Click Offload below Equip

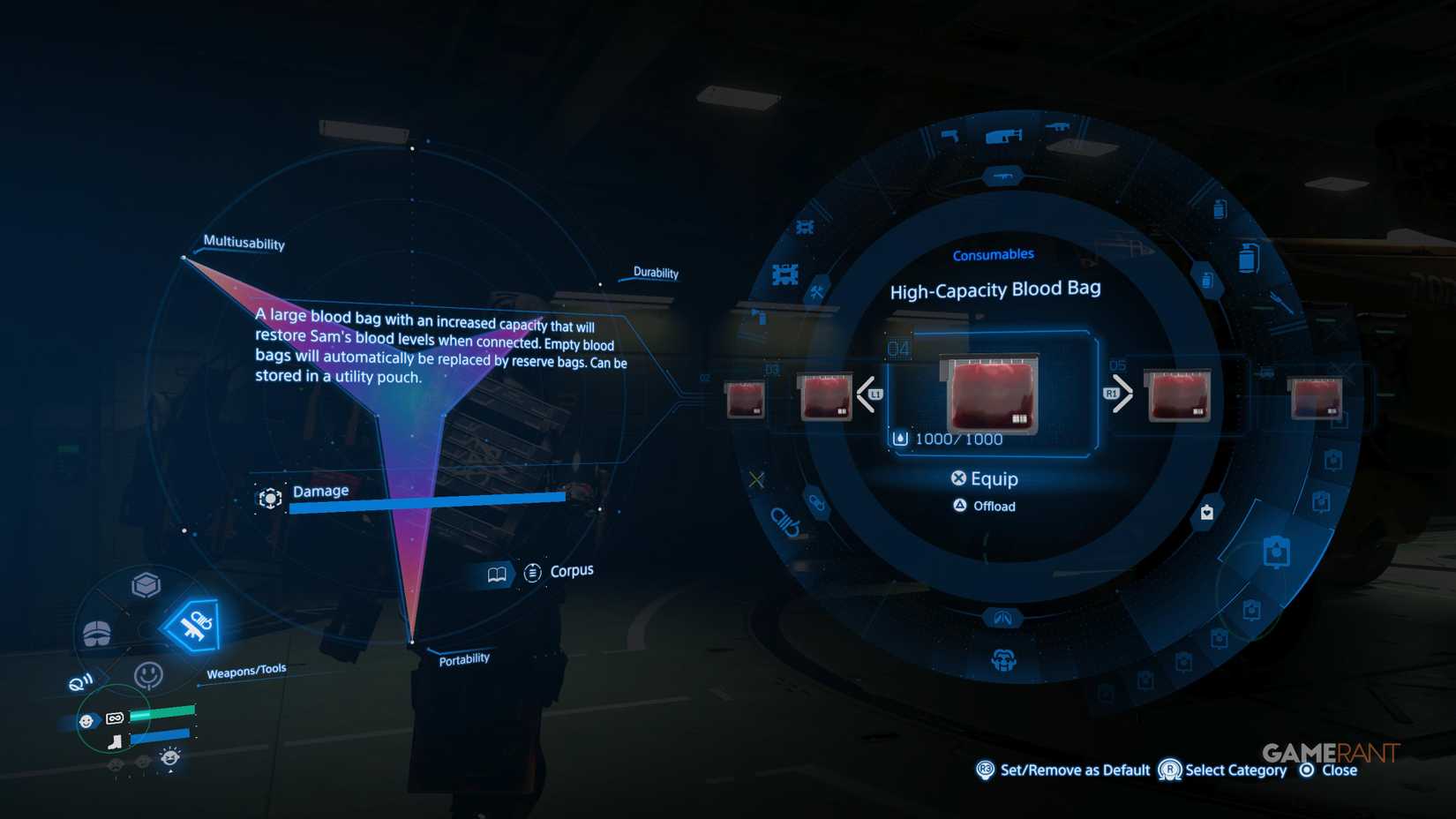[x=995, y=506]
